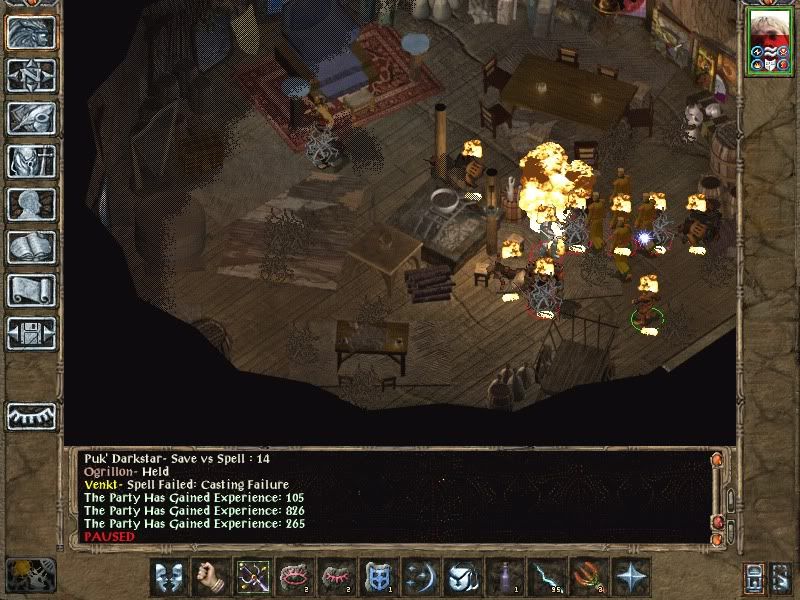
Task: Activate the talk mask action button
Action: [x=167, y=577]
